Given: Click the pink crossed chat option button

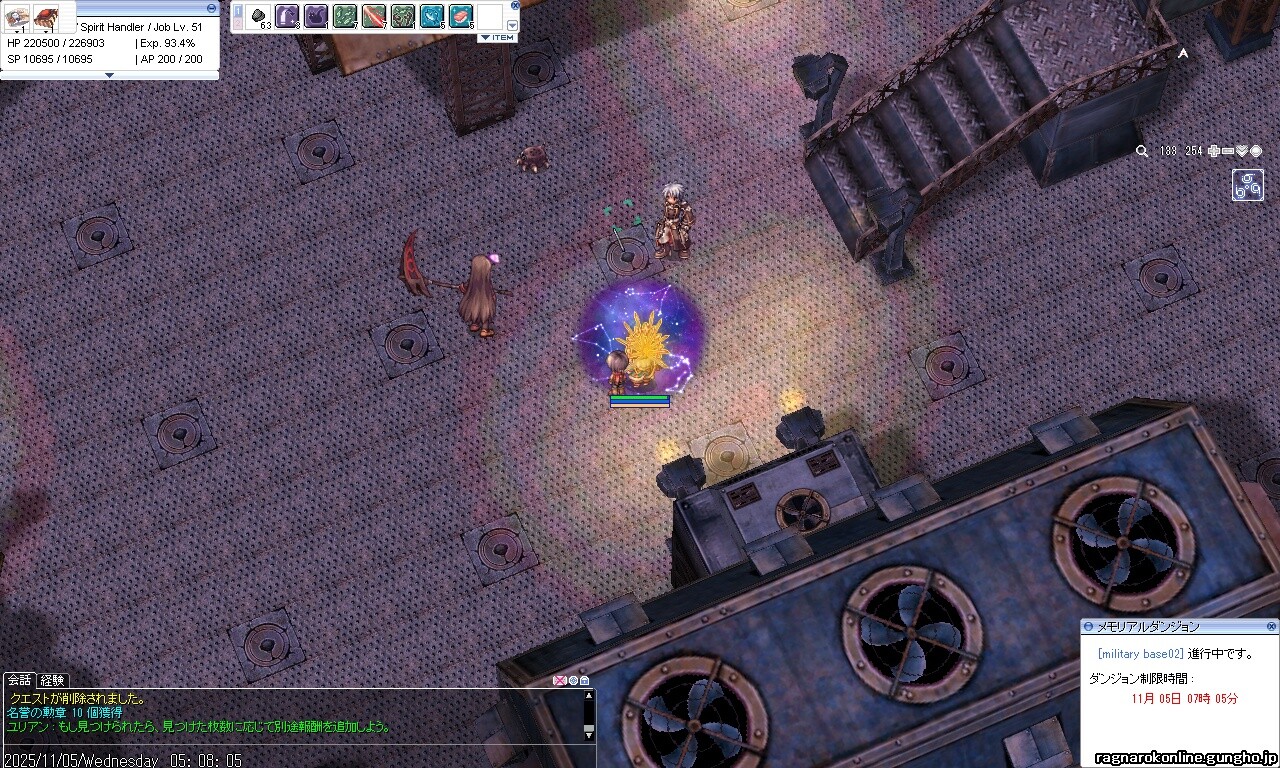Looking at the screenshot, I should tap(559, 681).
